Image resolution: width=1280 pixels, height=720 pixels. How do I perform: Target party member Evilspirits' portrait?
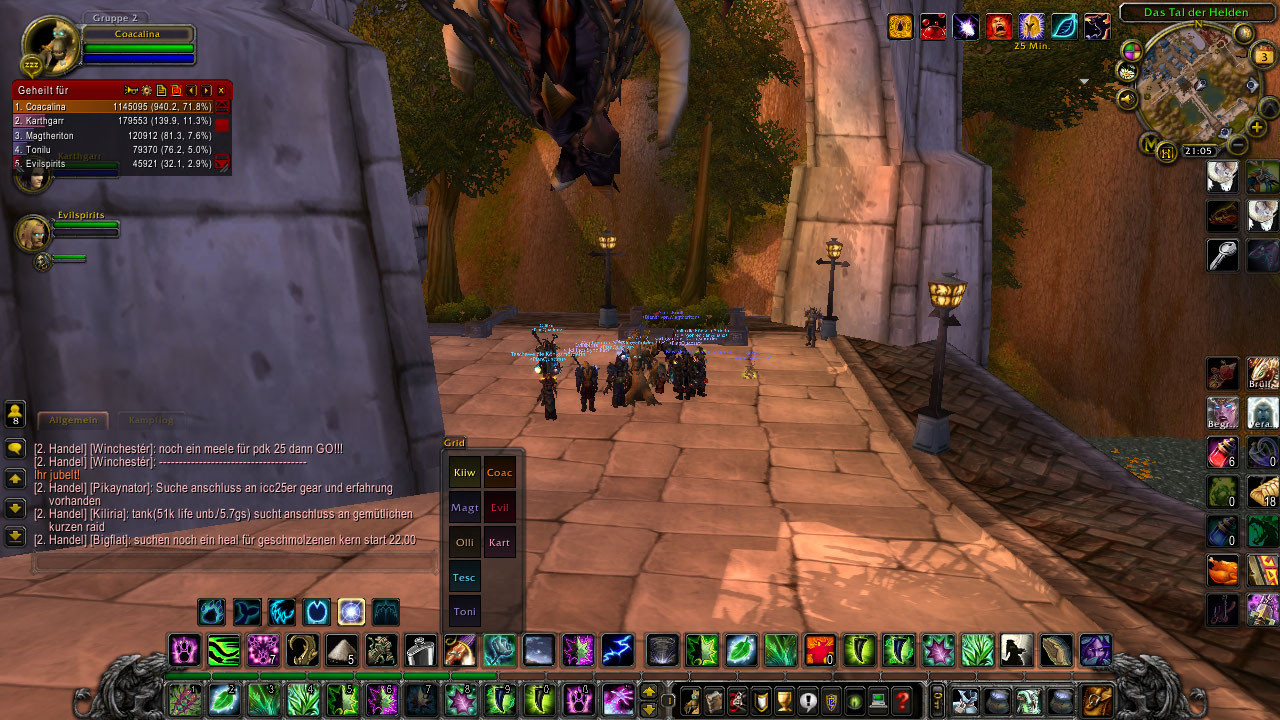[33, 233]
